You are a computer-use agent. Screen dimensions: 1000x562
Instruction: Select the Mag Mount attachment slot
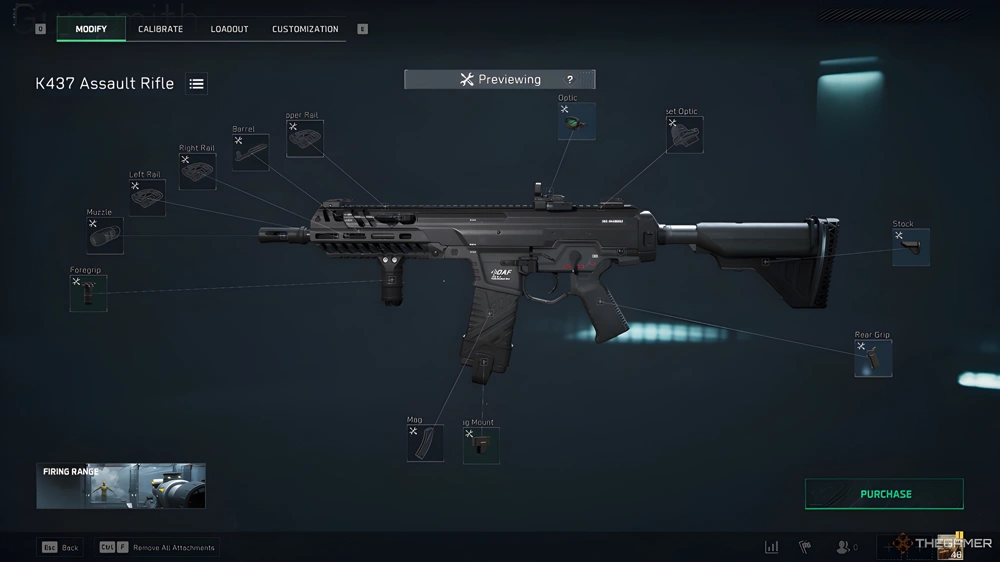(481, 446)
